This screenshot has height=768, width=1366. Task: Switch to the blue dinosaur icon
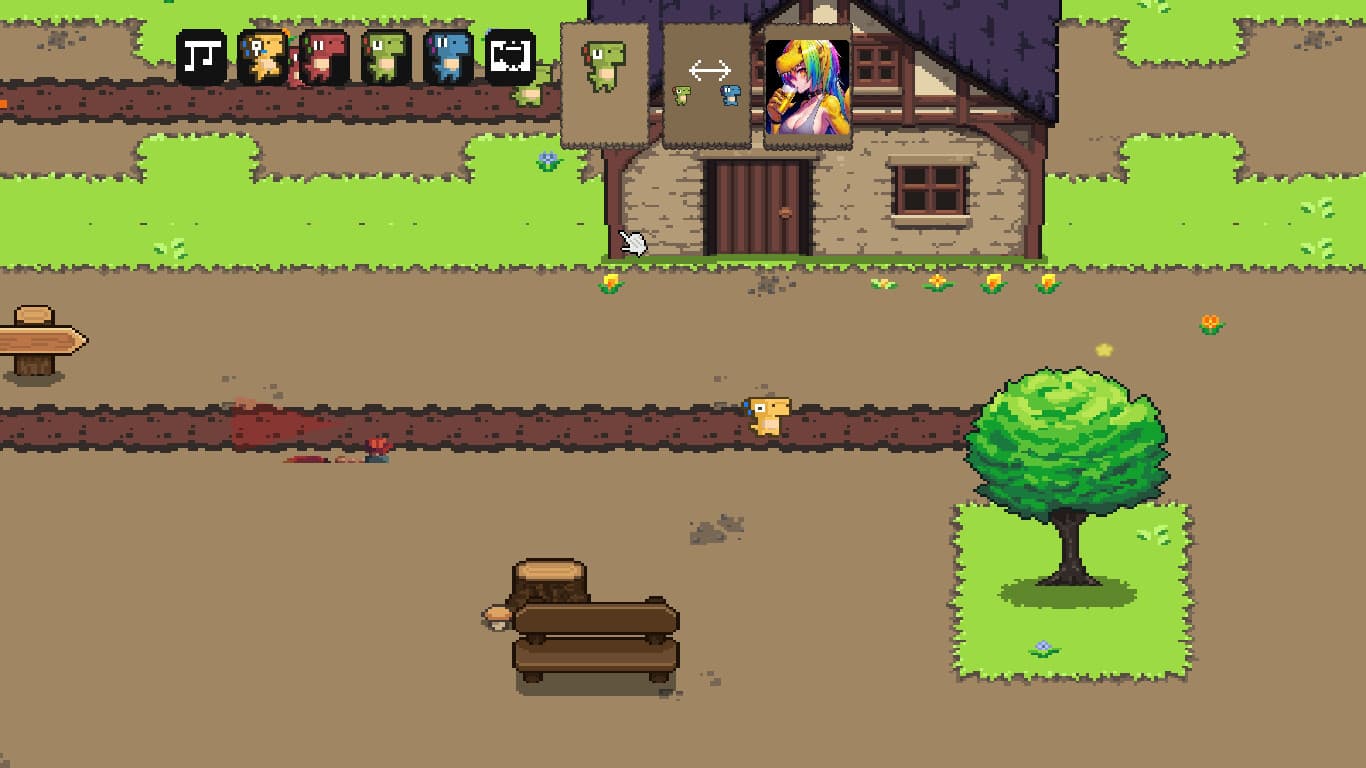tap(448, 57)
